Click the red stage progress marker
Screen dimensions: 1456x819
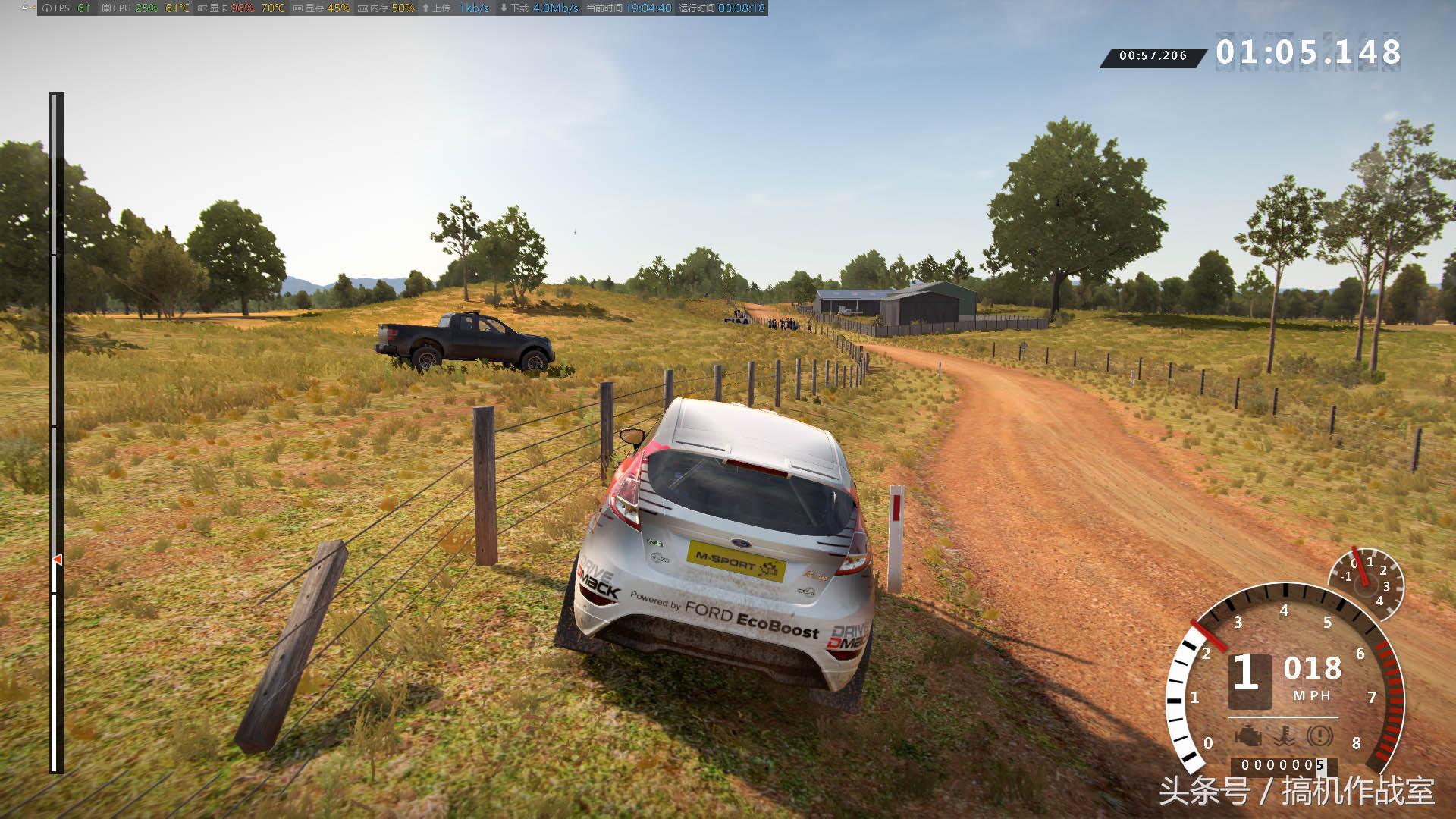tap(57, 560)
